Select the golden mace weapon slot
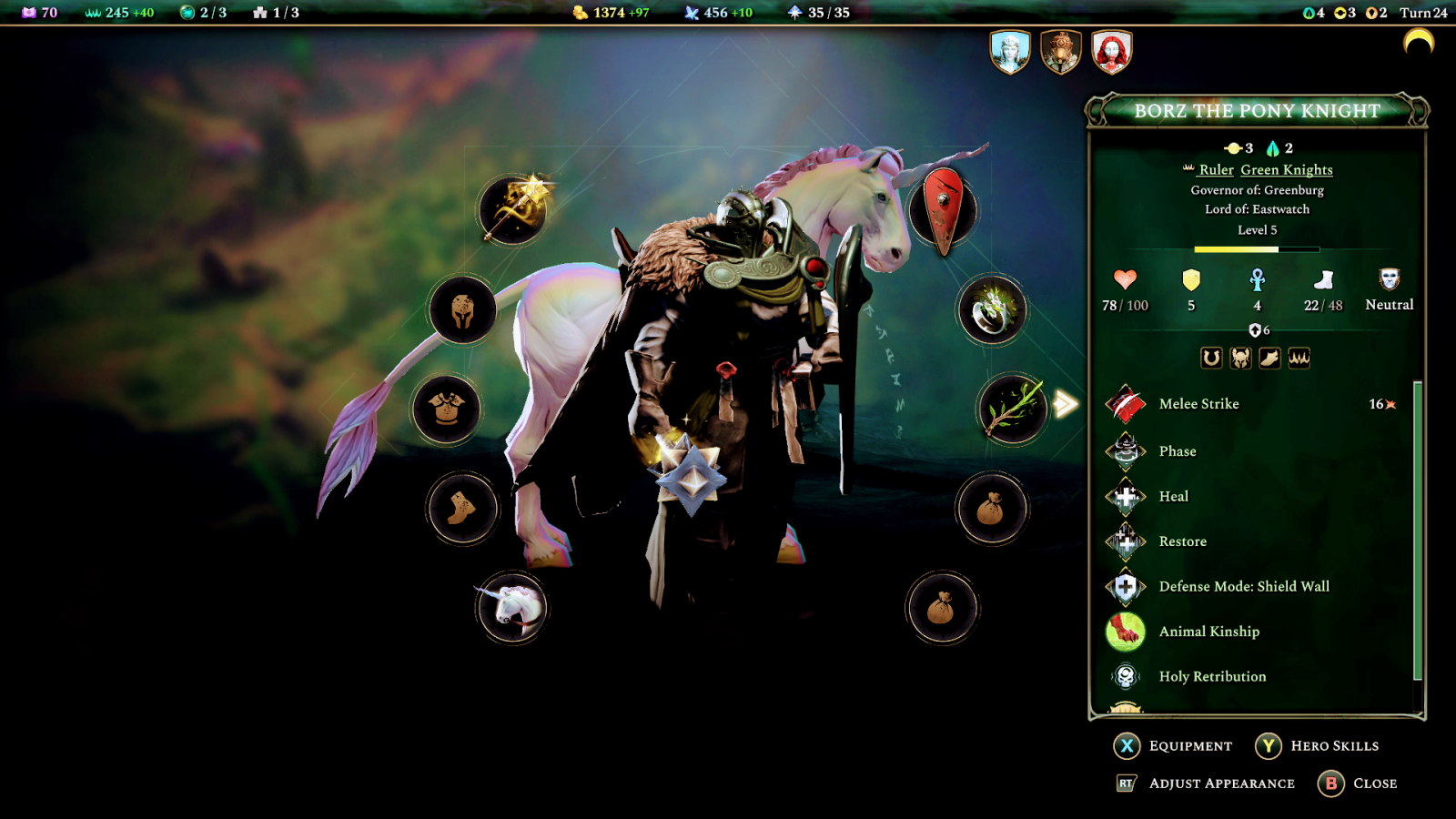This screenshot has width=1456, height=819. tap(513, 210)
